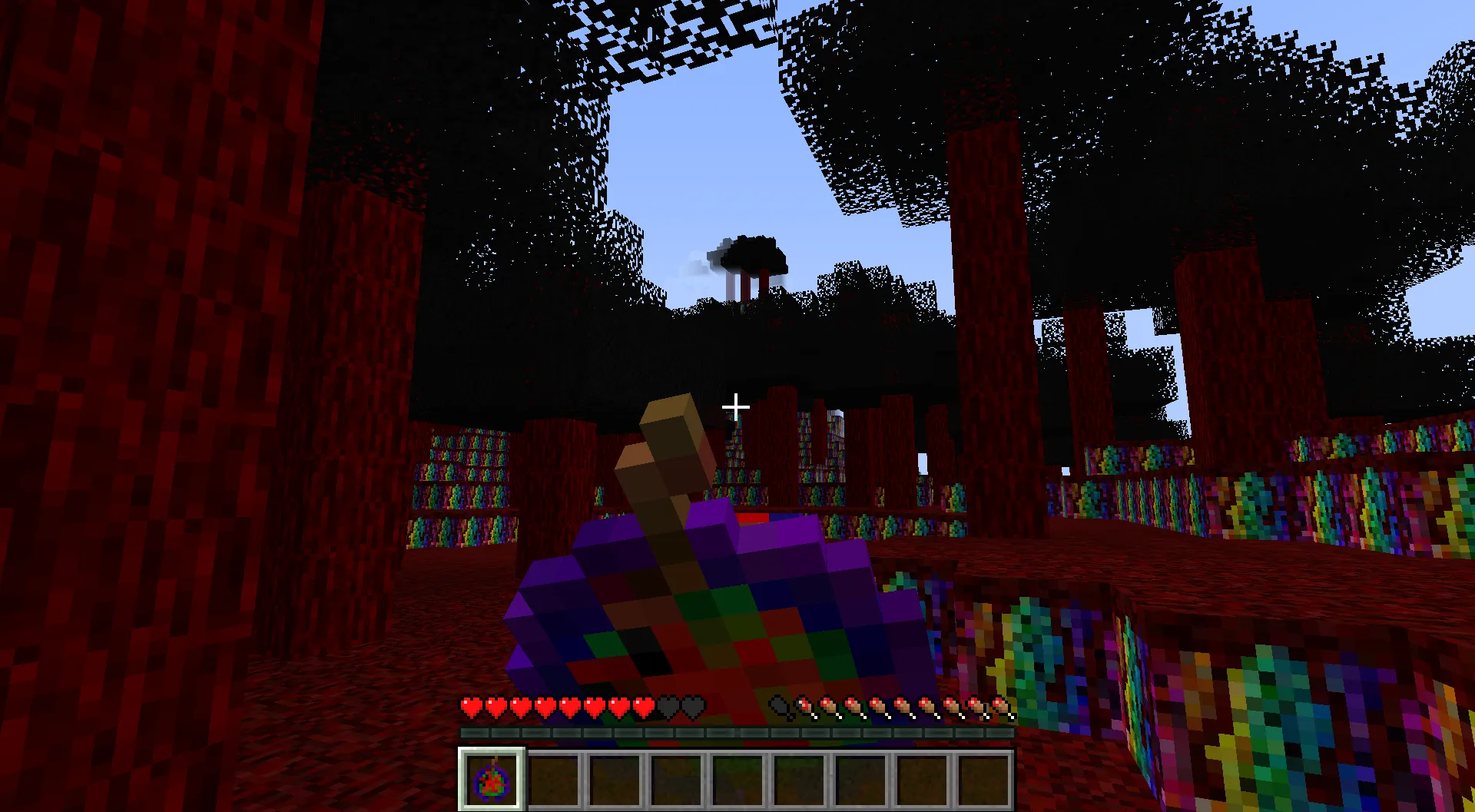Click the crosshair at the center of the screen

pyautogui.click(x=736, y=406)
